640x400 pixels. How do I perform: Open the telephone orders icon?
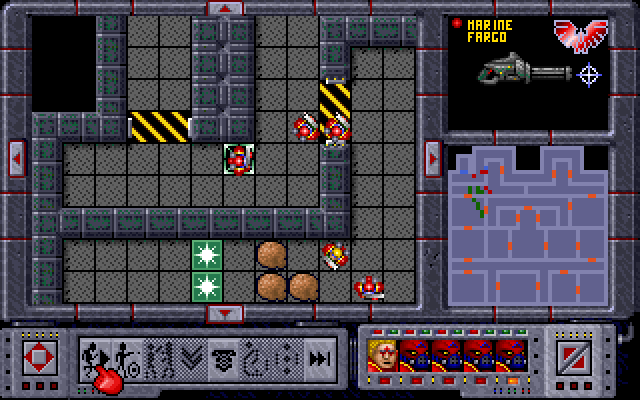tap(224, 356)
